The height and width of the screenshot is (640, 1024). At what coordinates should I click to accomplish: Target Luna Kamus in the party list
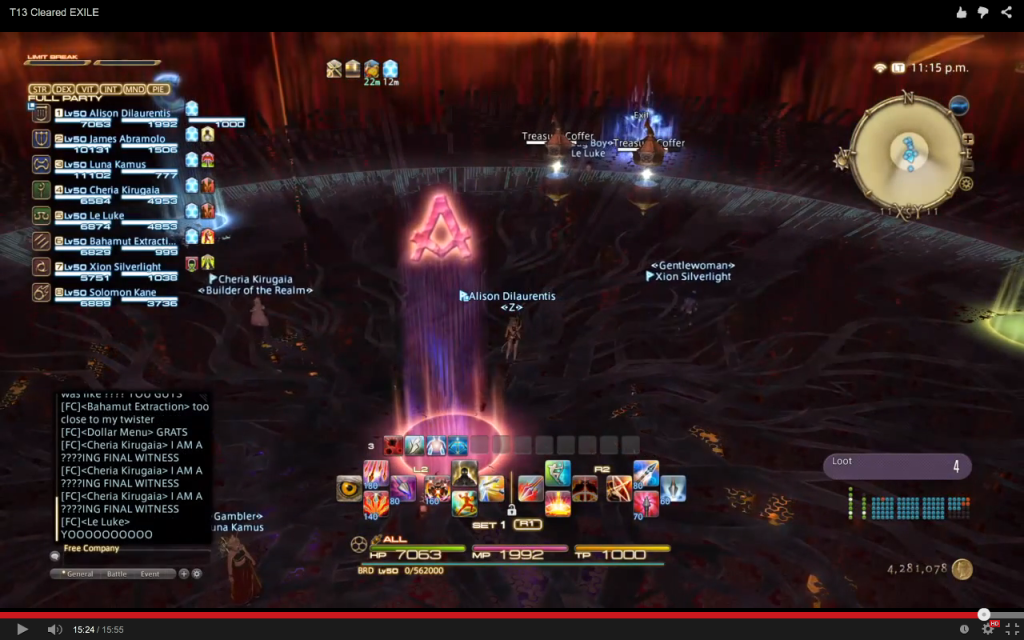click(x=104, y=164)
